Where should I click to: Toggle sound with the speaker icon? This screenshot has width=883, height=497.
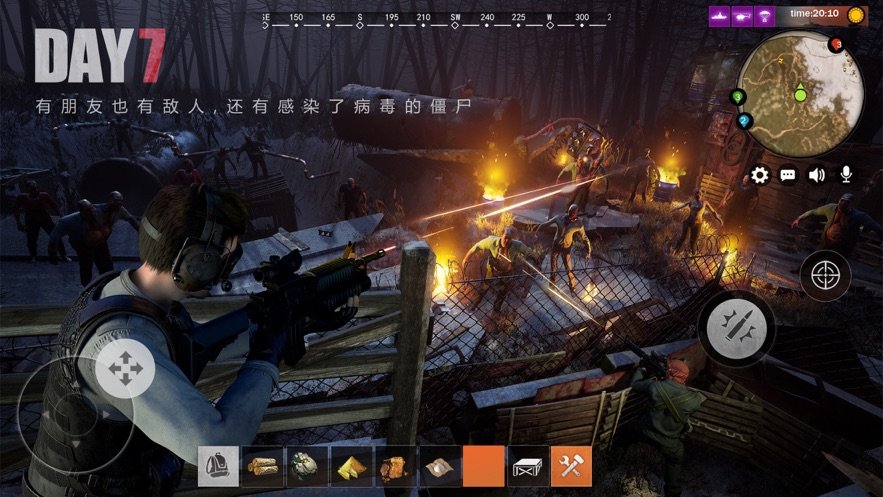pyautogui.click(x=817, y=175)
